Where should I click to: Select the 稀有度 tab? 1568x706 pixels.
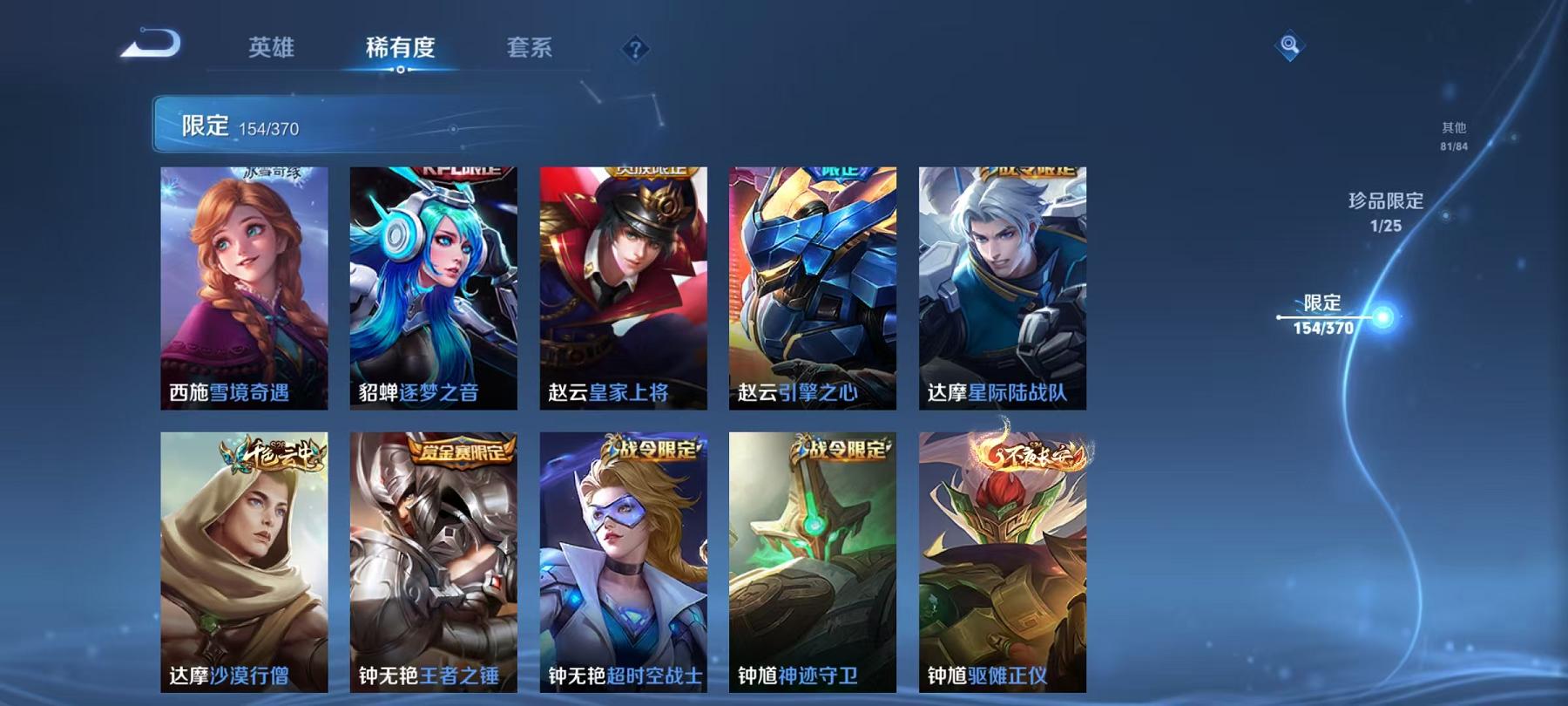398,50
